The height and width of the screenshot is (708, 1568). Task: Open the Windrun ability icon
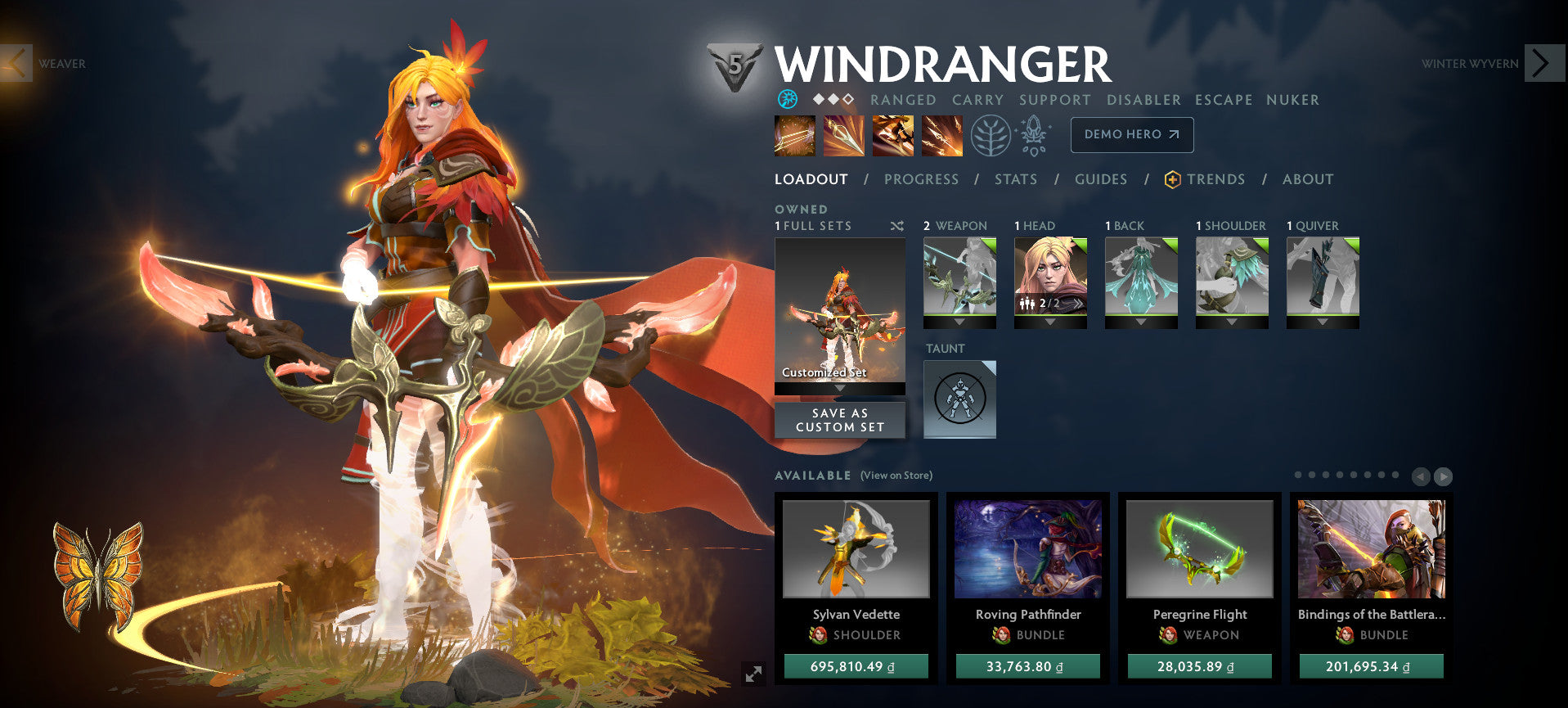tap(893, 135)
